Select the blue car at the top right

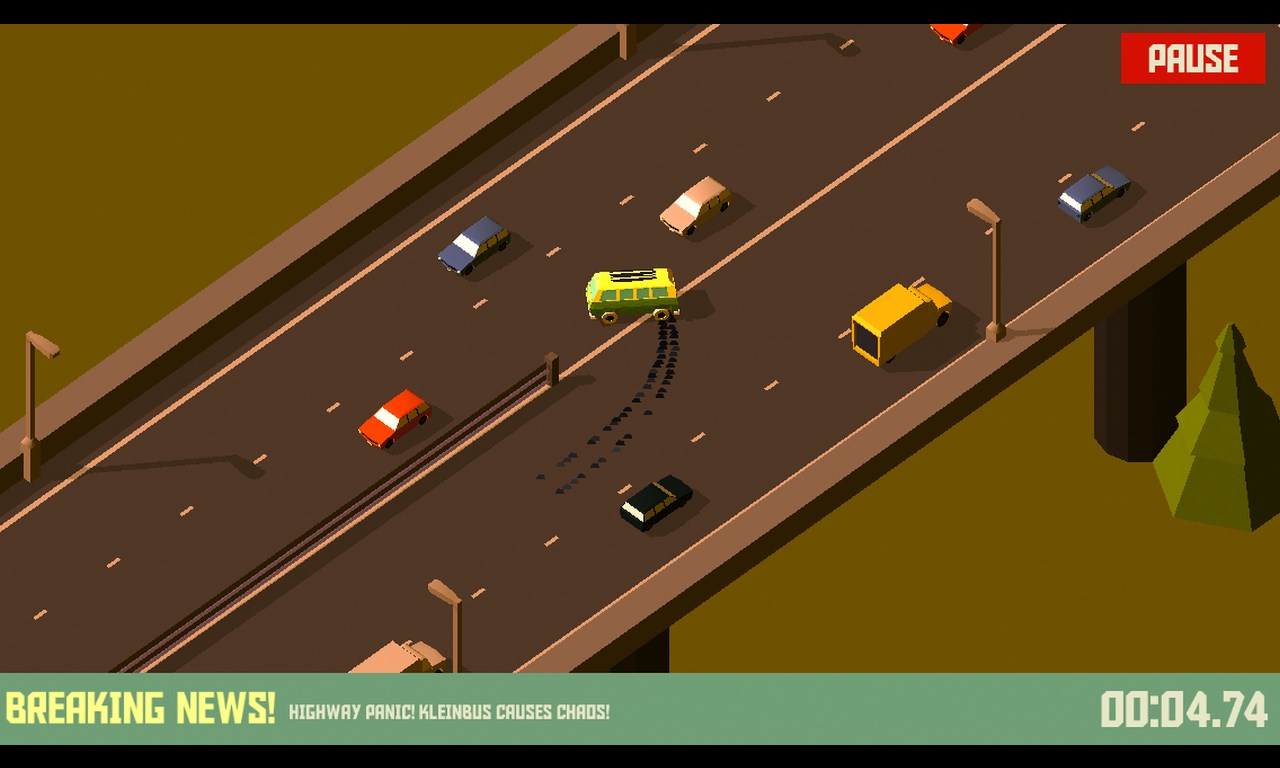click(x=1092, y=190)
